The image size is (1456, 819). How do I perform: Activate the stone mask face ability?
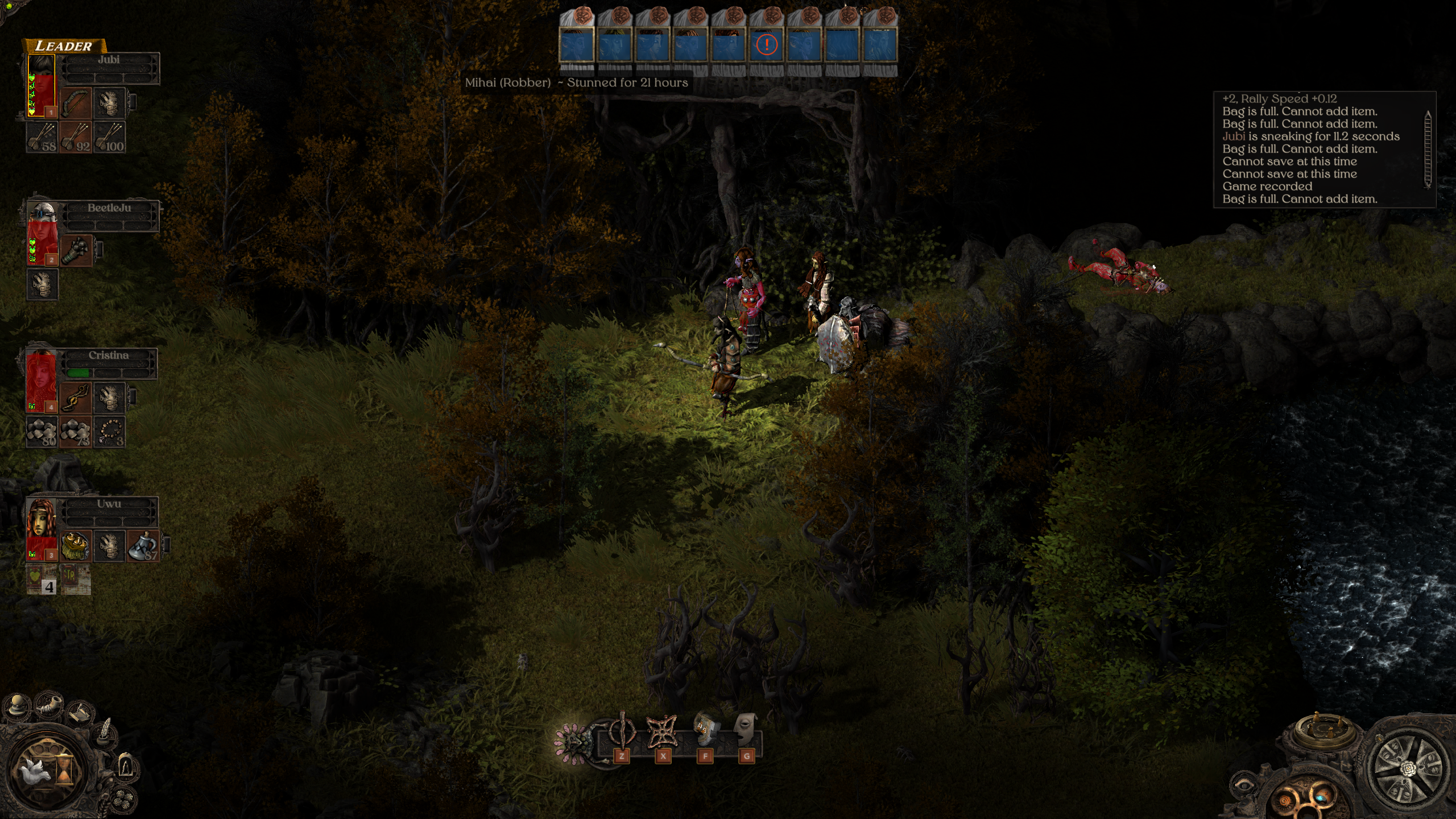[746, 730]
